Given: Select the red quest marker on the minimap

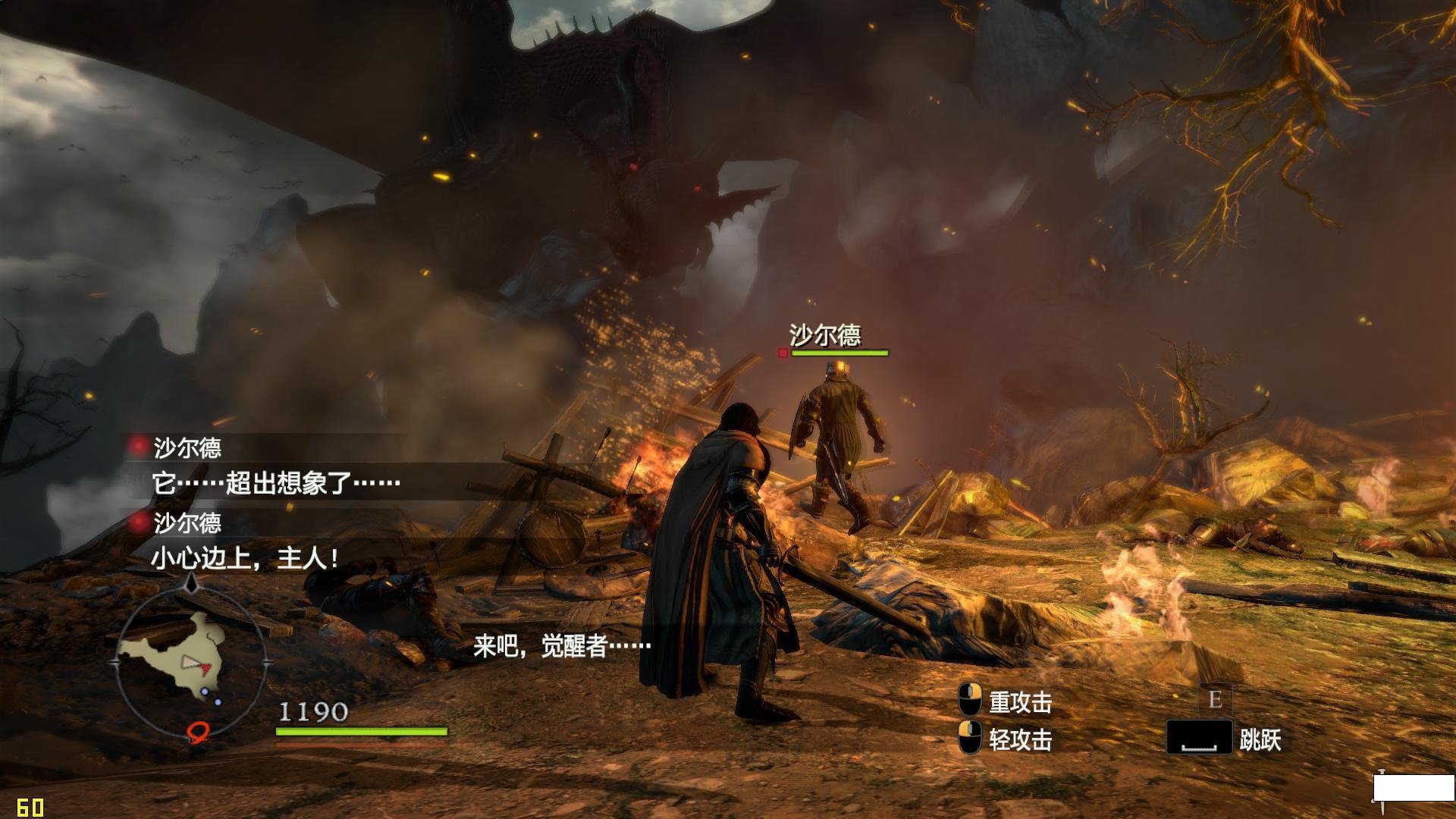Looking at the screenshot, I should click(198, 730).
